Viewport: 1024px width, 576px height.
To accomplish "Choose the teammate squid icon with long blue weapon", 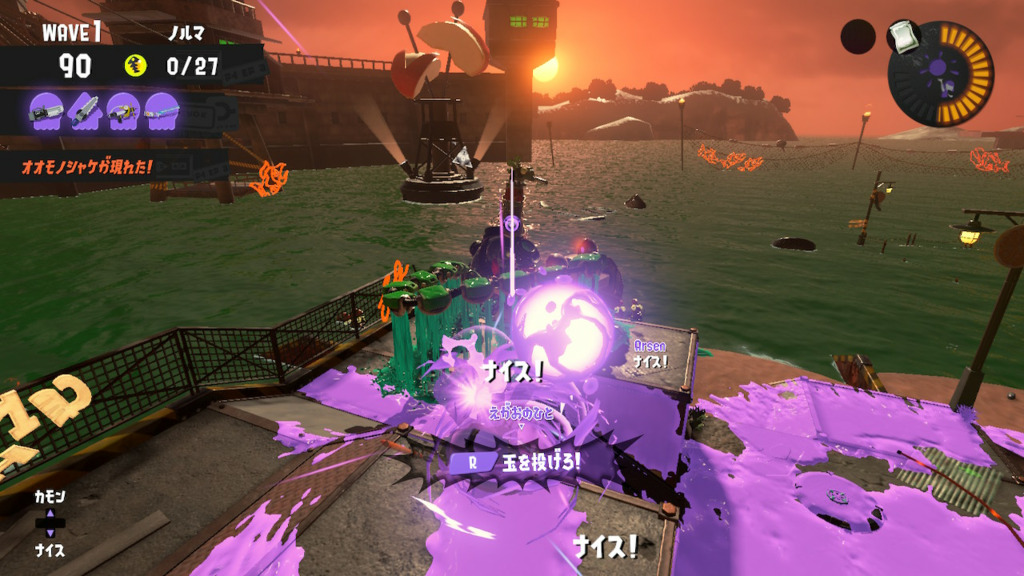I will [x=161, y=109].
